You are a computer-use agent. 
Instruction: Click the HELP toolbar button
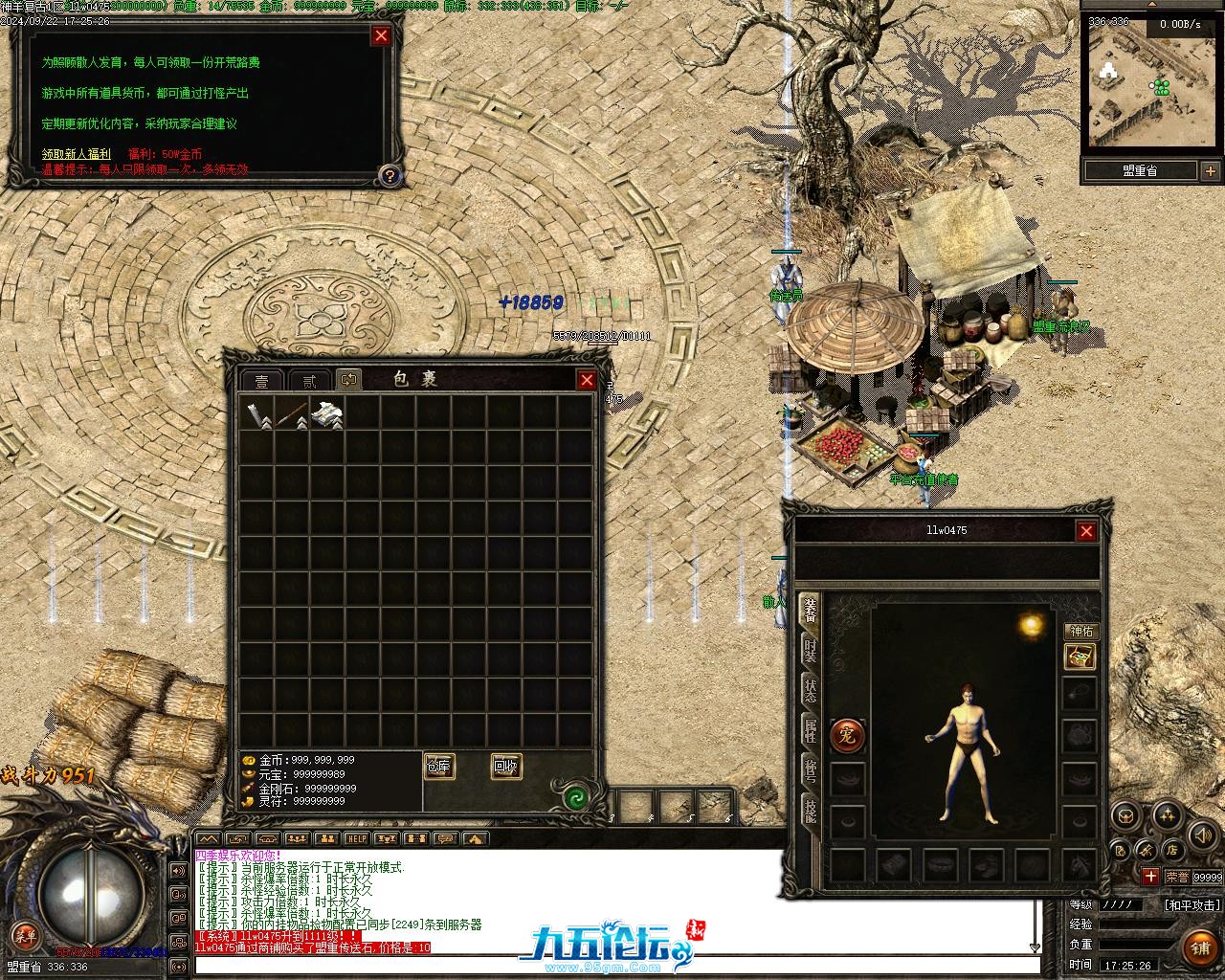[x=356, y=838]
